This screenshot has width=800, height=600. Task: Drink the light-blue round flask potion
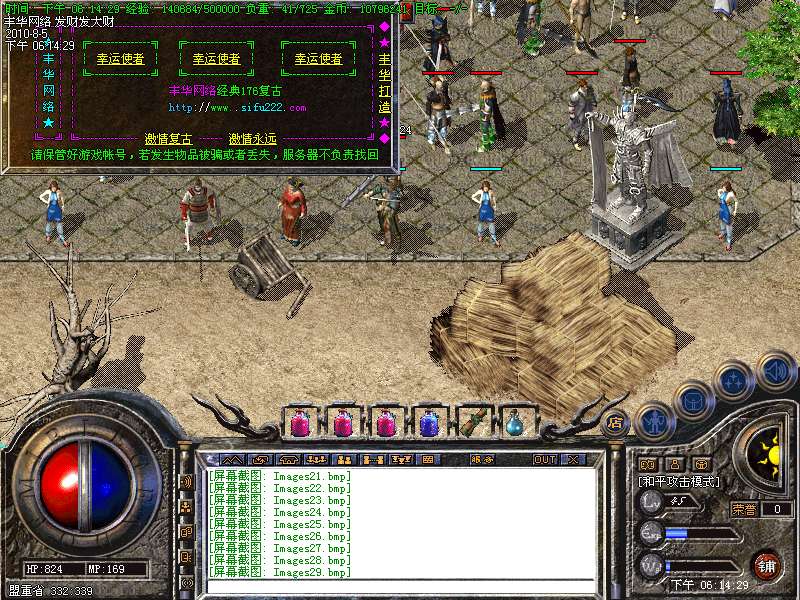516,423
